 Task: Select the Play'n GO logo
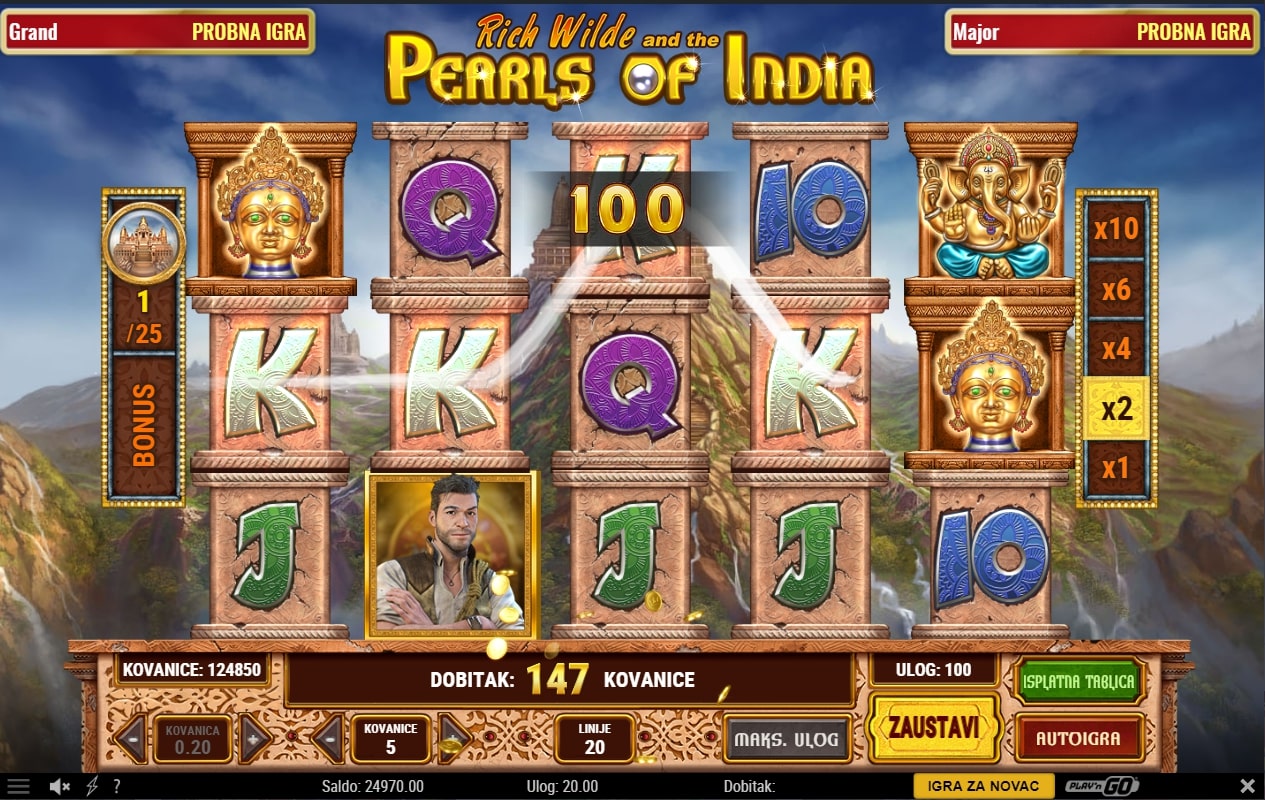(x=1102, y=786)
